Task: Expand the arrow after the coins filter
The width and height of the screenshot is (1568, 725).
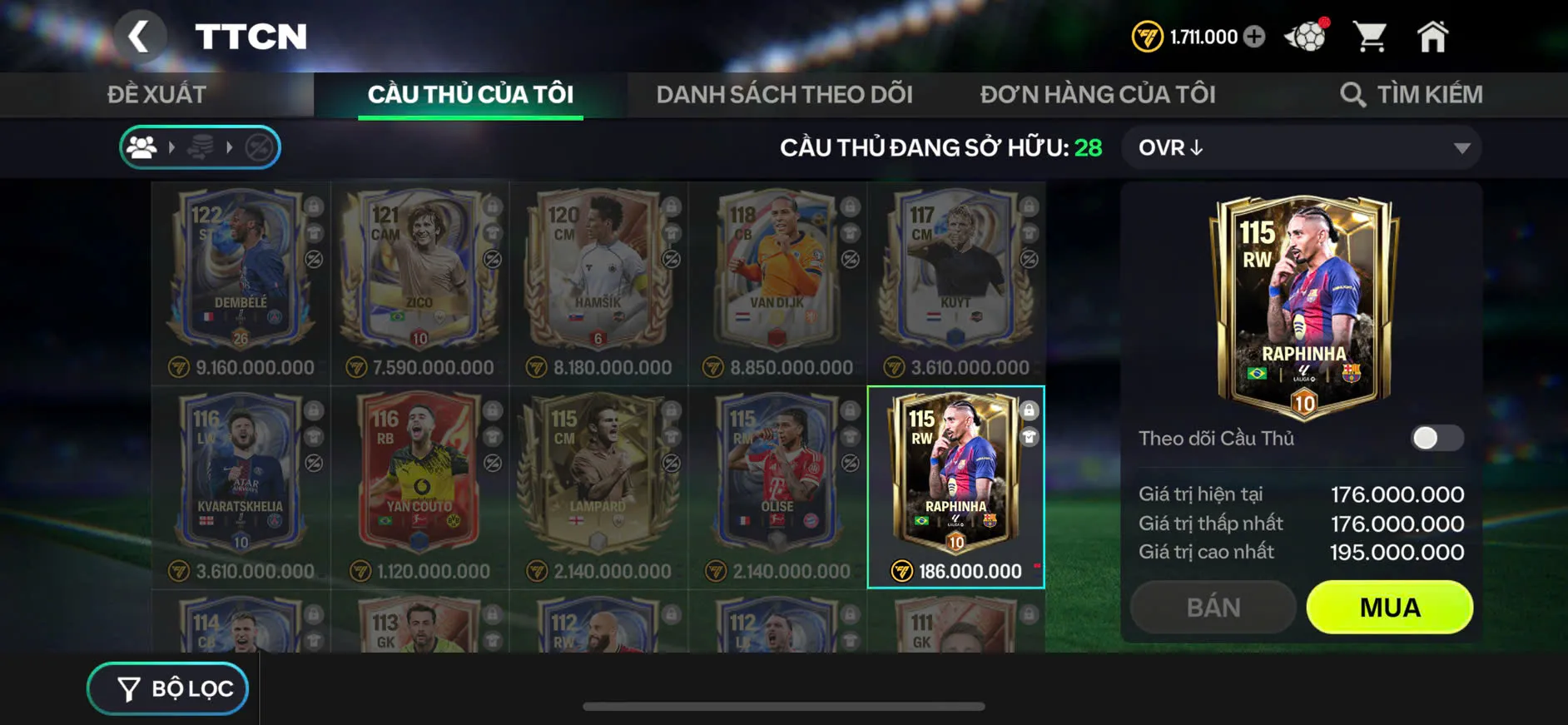Action: 231,147
